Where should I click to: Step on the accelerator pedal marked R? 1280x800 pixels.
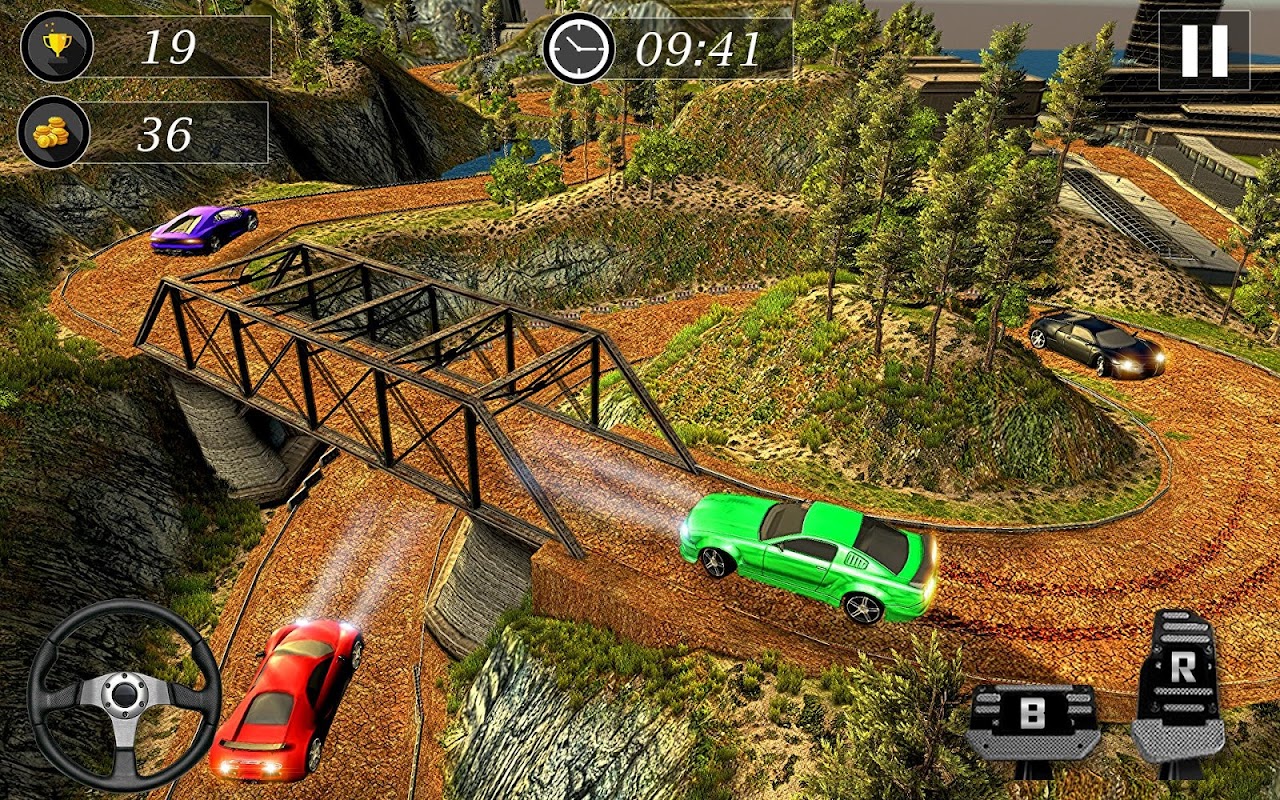1181,690
